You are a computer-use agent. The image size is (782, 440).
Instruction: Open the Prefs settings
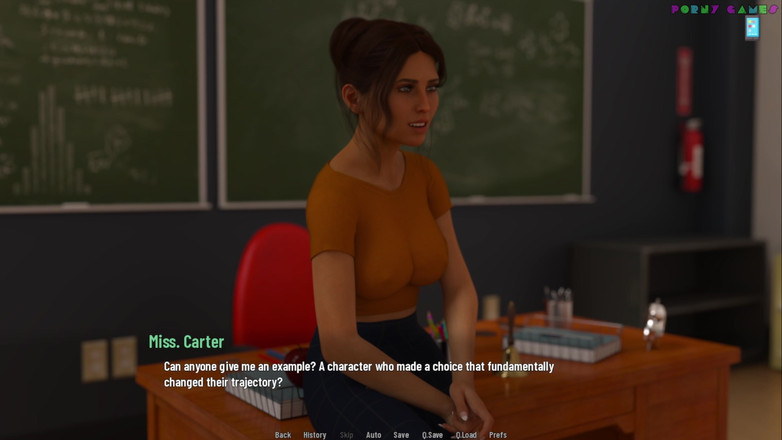click(498, 435)
